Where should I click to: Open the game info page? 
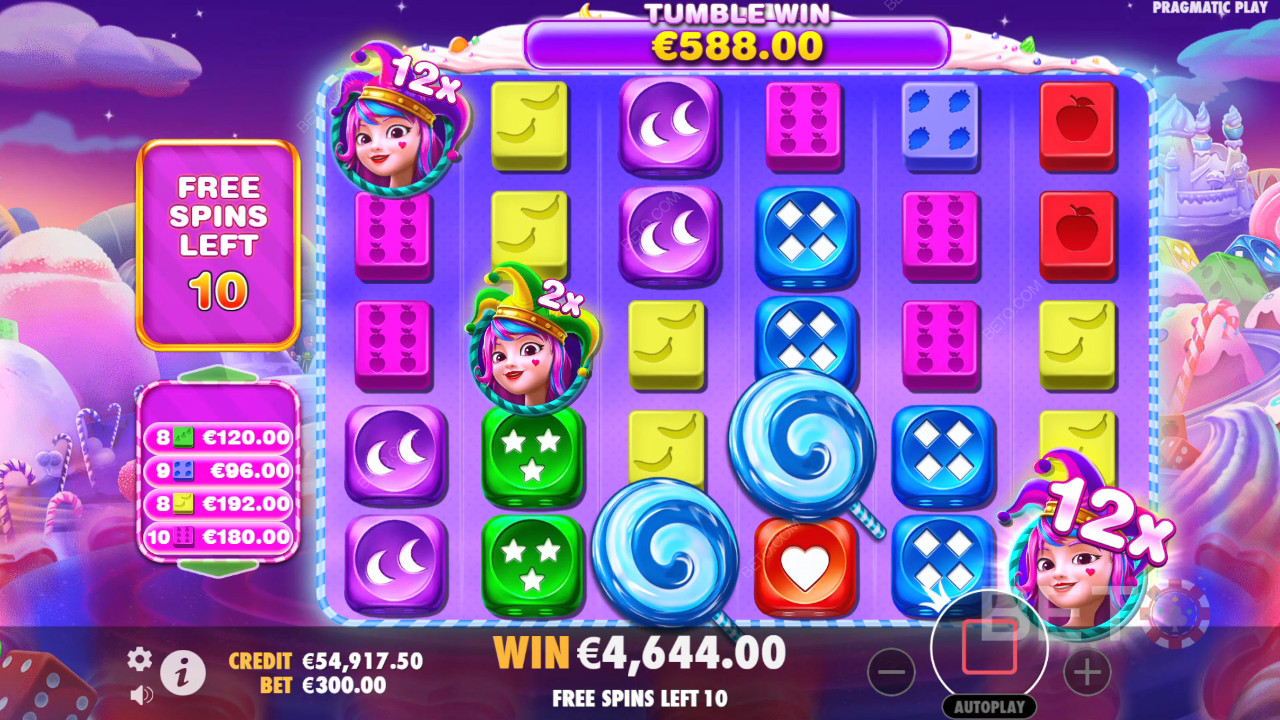pyautogui.click(x=183, y=675)
